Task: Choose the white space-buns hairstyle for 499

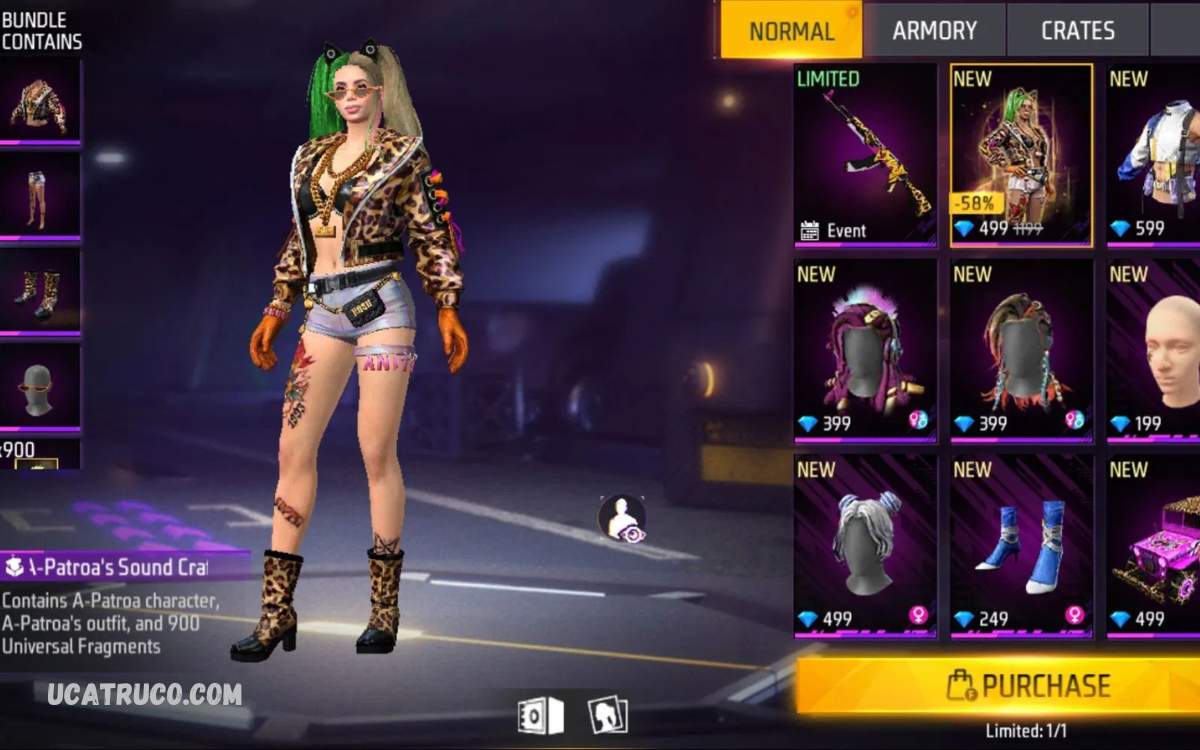Action: click(865, 545)
